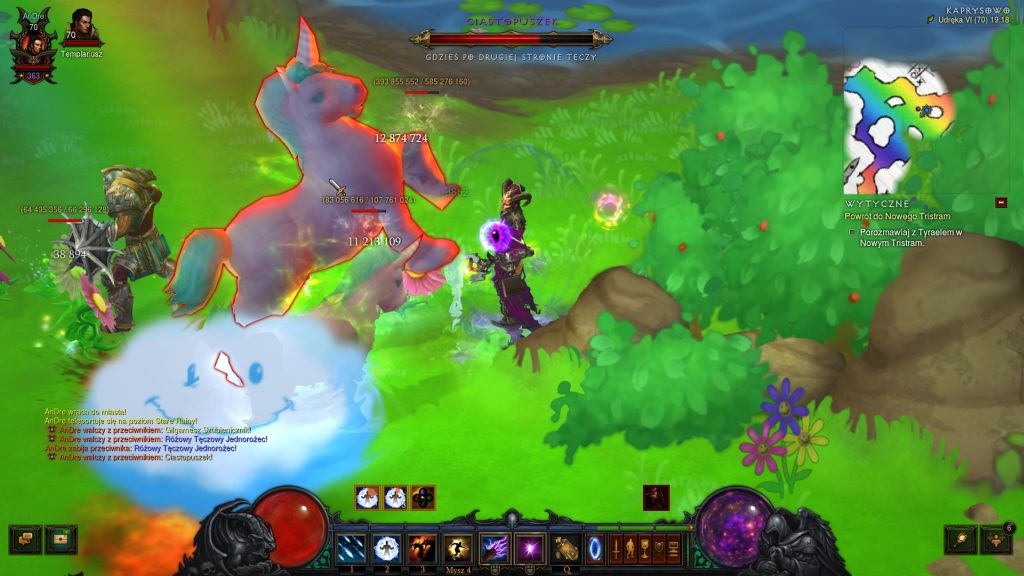1024x576 pixels.
Task: Activate the running figure skill bound to Mysz 4
Action: tap(459, 548)
